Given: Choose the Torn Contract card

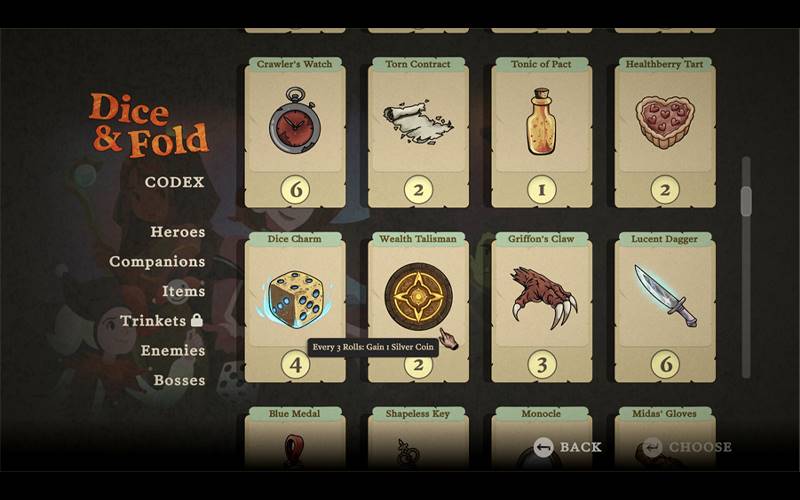Looking at the screenshot, I should (418, 130).
